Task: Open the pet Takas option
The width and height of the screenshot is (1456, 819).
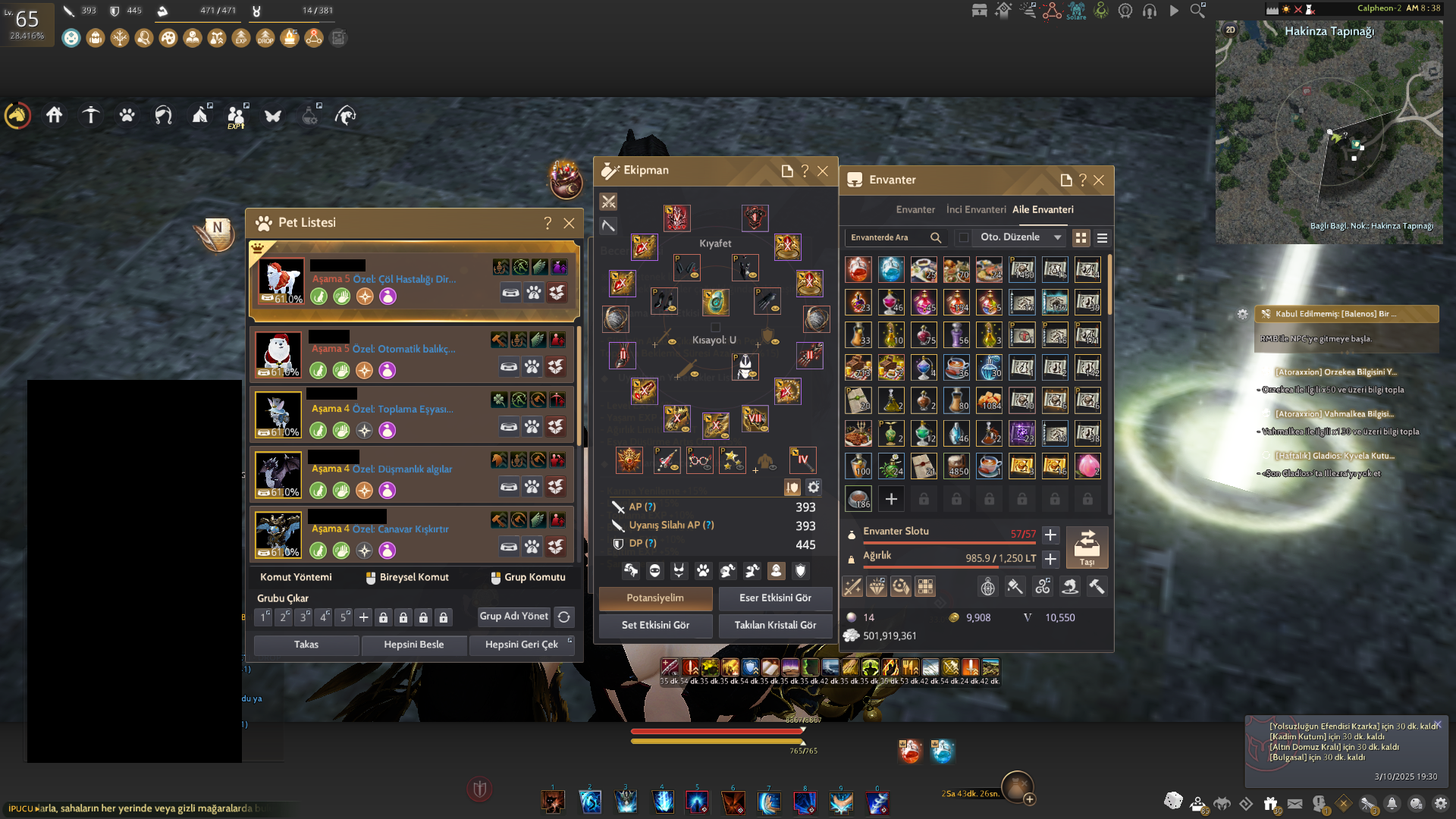Action: pyautogui.click(x=306, y=645)
